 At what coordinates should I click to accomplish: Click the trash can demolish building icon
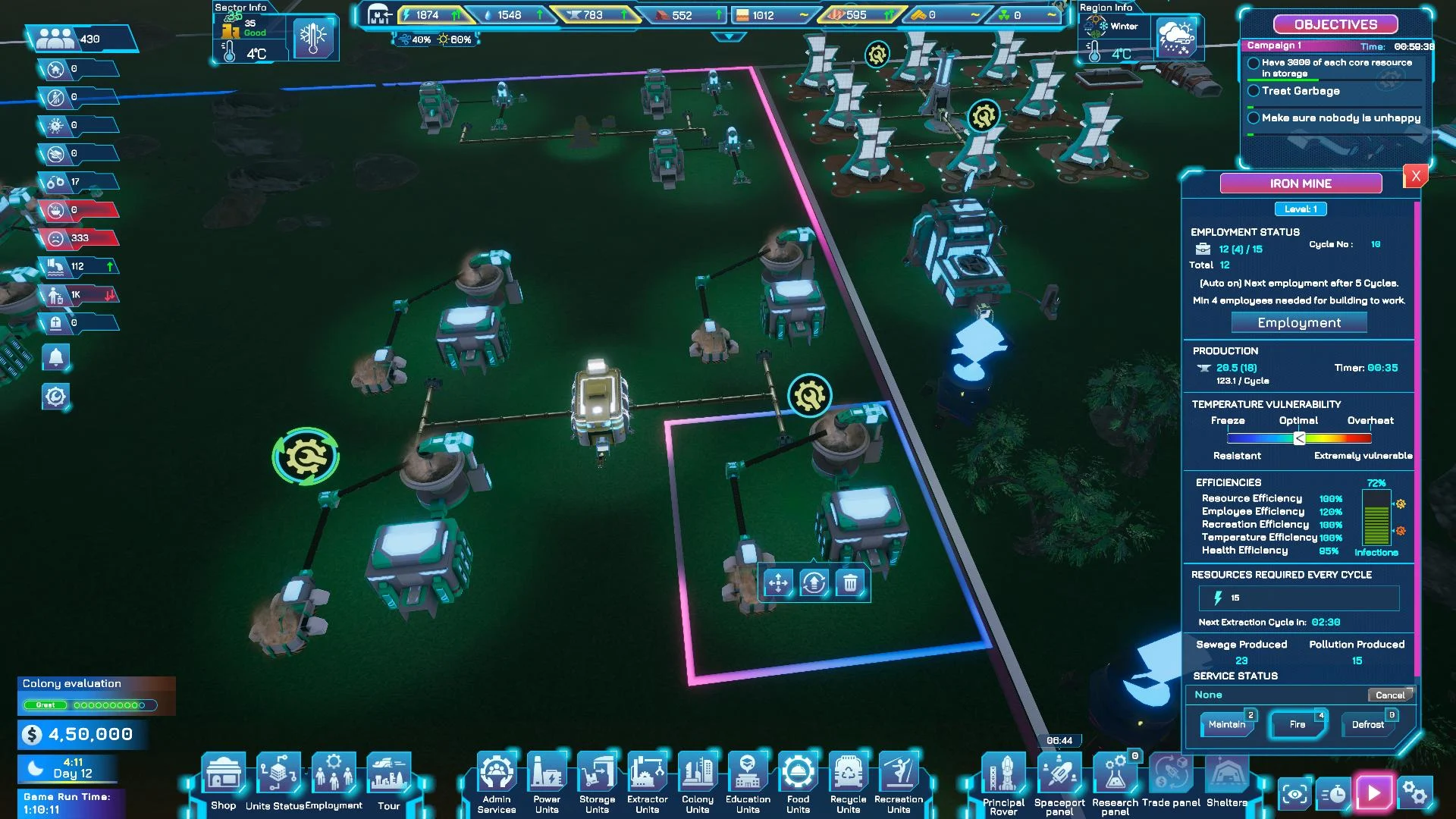pyautogui.click(x=850, y=583)
